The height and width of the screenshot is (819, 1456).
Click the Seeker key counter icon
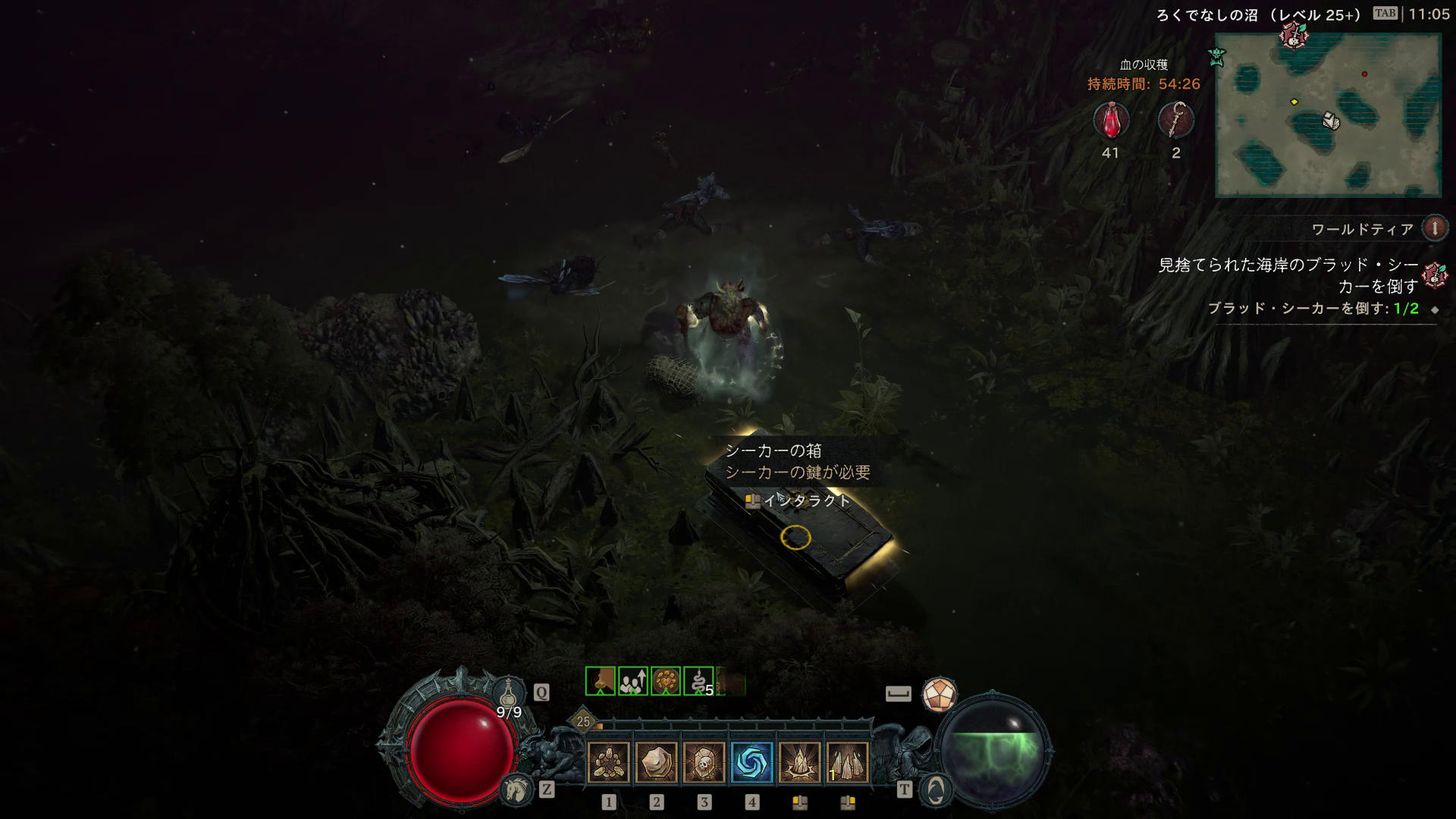(x=1175, y=121)
